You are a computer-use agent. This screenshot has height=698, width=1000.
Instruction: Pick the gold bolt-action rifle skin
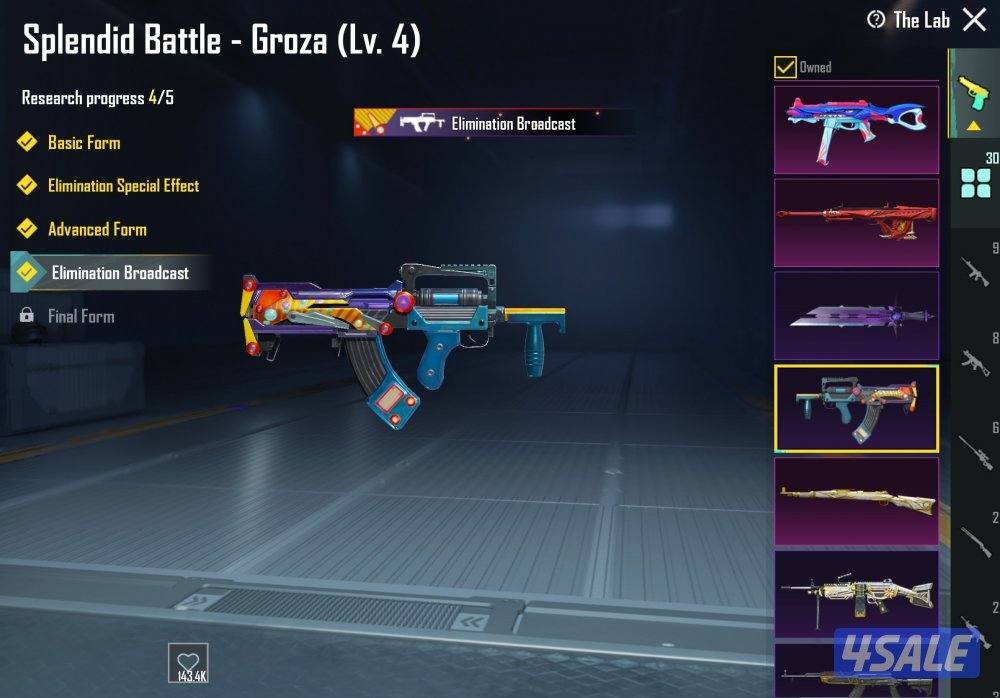pos(856,501)
